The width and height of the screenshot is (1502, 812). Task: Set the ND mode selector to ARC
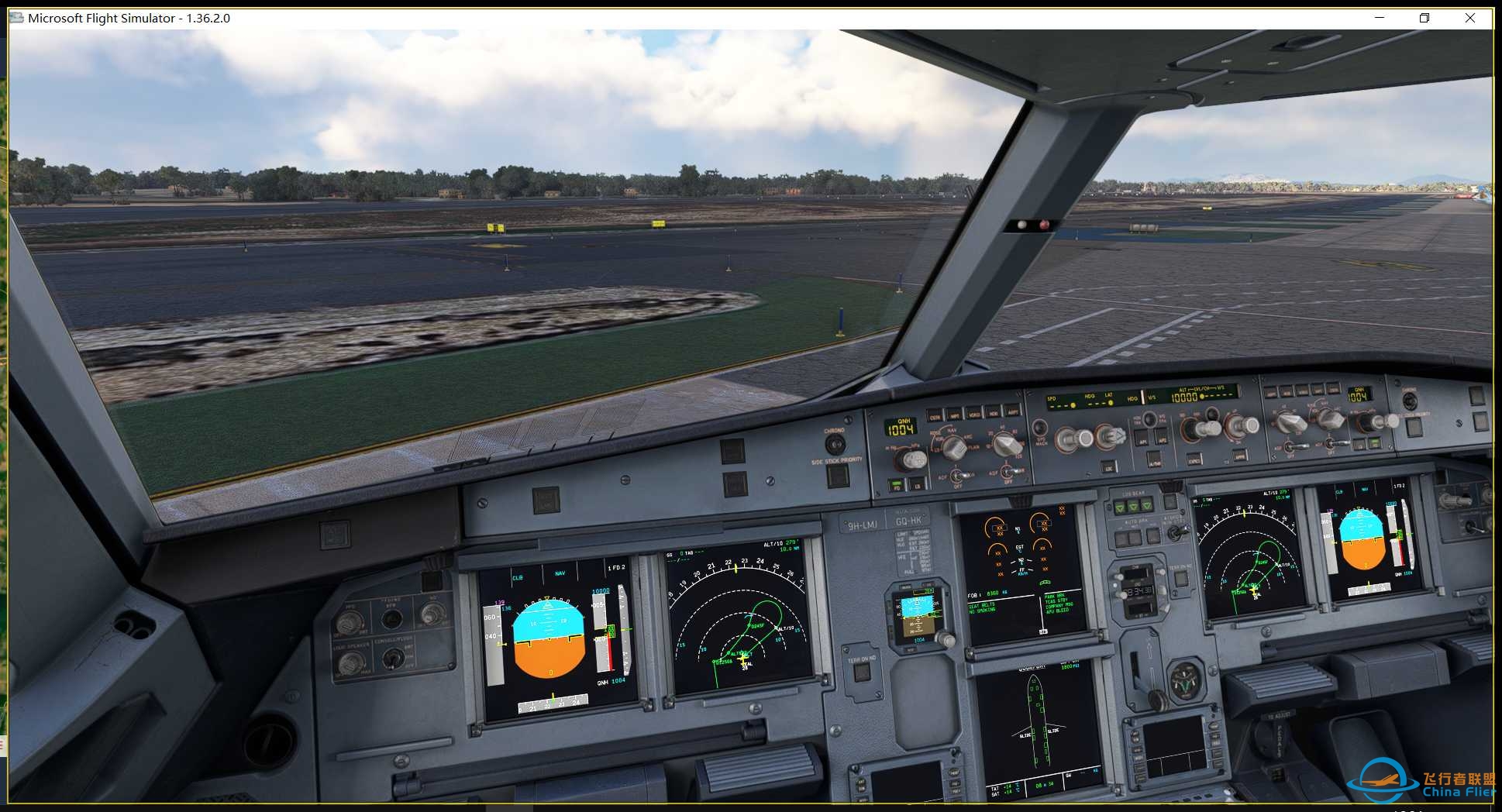click(x=954, y=448)
